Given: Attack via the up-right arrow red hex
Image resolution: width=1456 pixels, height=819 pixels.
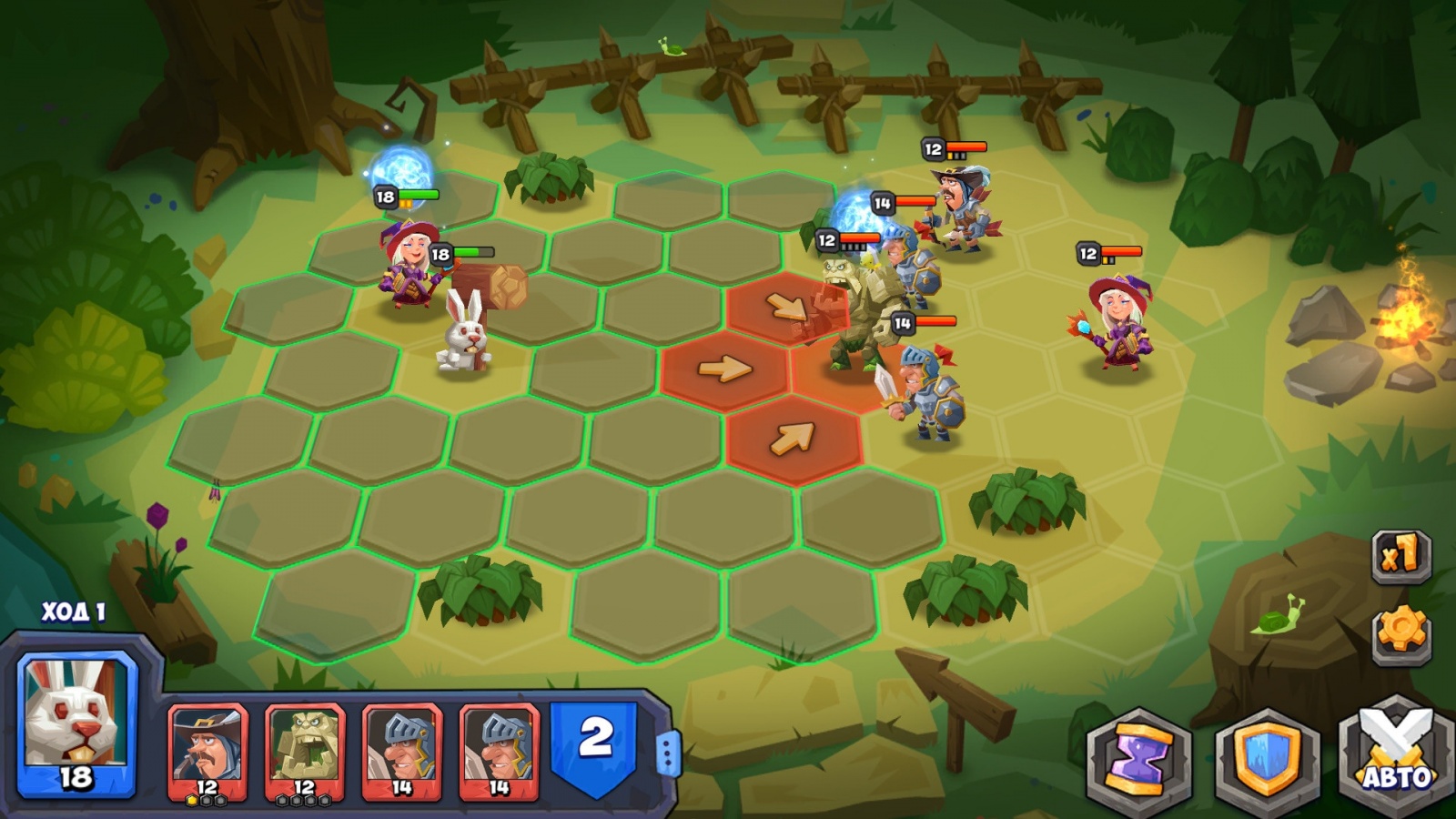Looking at the screenshot, I should 792,439.
